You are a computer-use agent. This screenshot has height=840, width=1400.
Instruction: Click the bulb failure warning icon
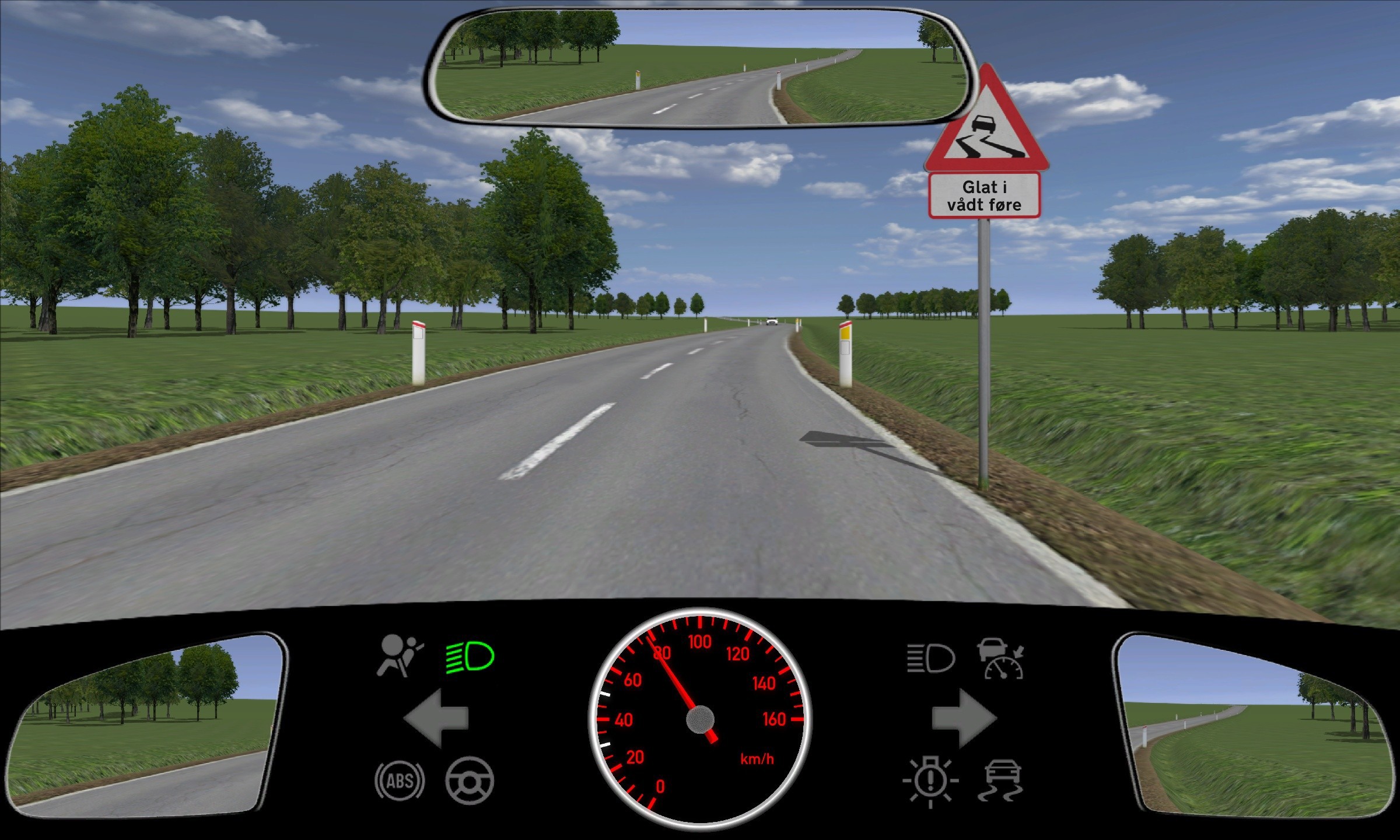[x=930, y=781]
